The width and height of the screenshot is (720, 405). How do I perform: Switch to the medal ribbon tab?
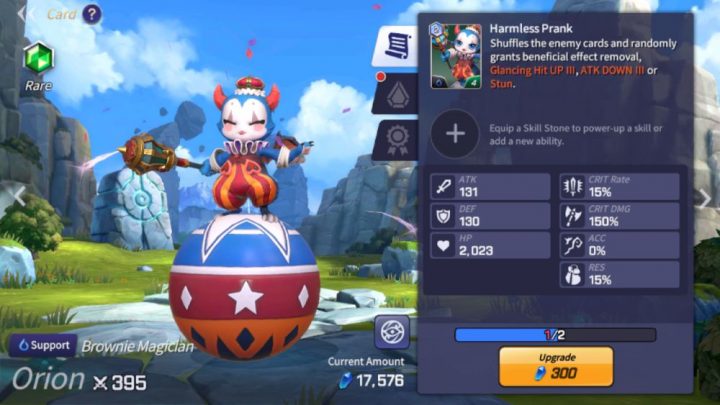click(x=396, y=140)
